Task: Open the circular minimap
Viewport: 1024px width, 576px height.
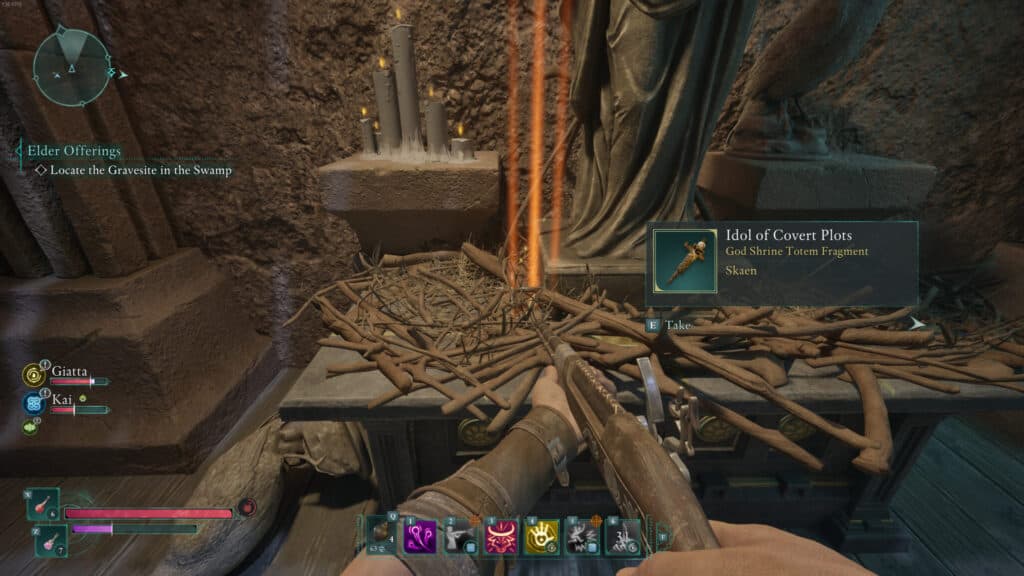Action: tap(70, 67)
